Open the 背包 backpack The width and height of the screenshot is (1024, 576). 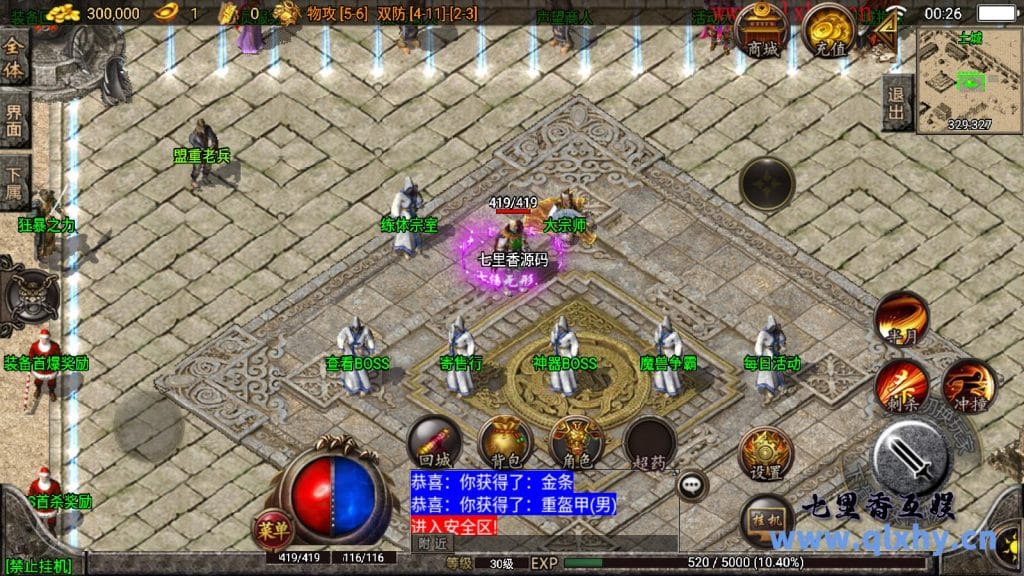[x=505, y=442]
